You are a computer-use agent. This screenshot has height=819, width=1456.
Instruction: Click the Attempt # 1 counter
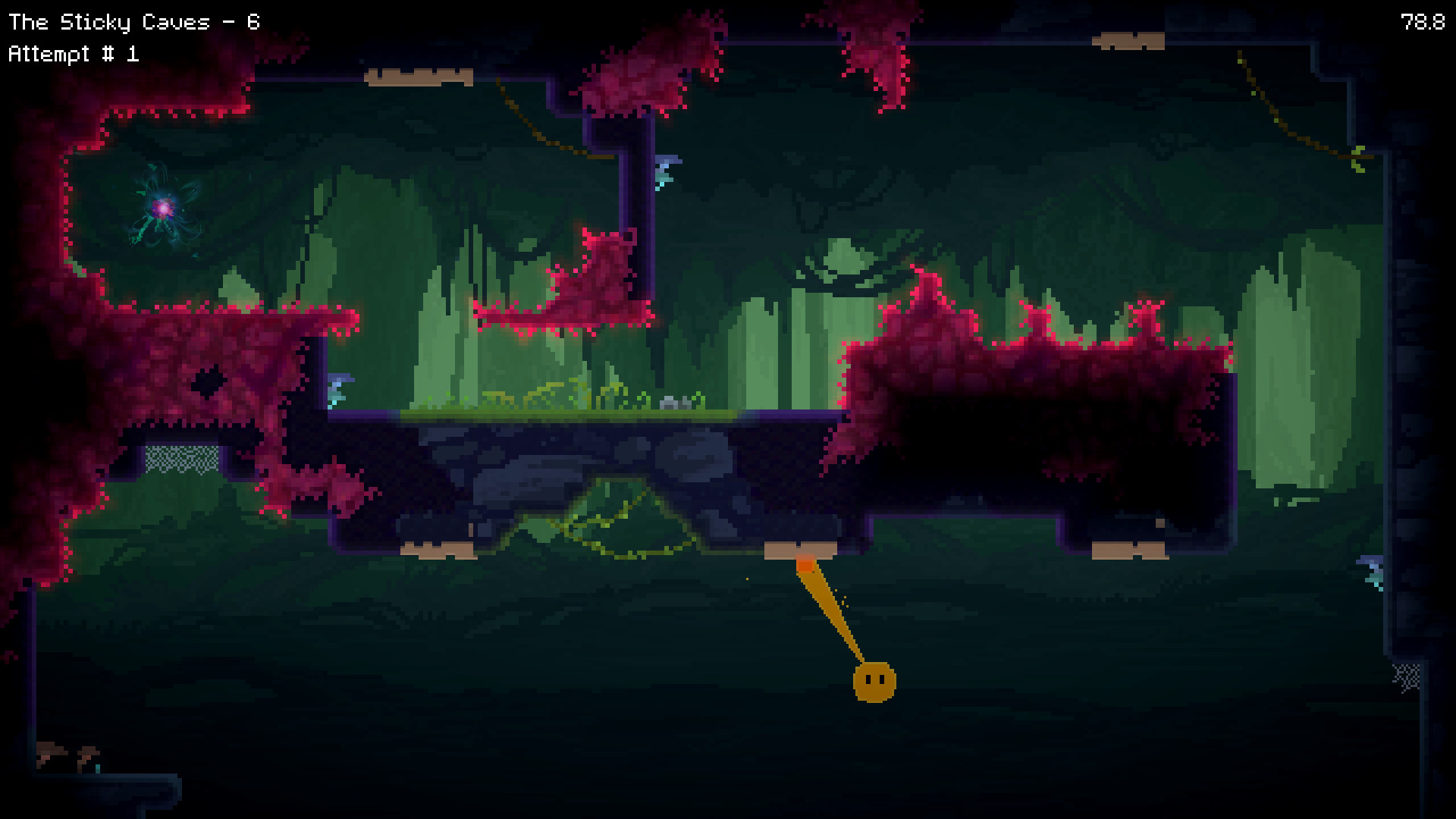(74, 53)
